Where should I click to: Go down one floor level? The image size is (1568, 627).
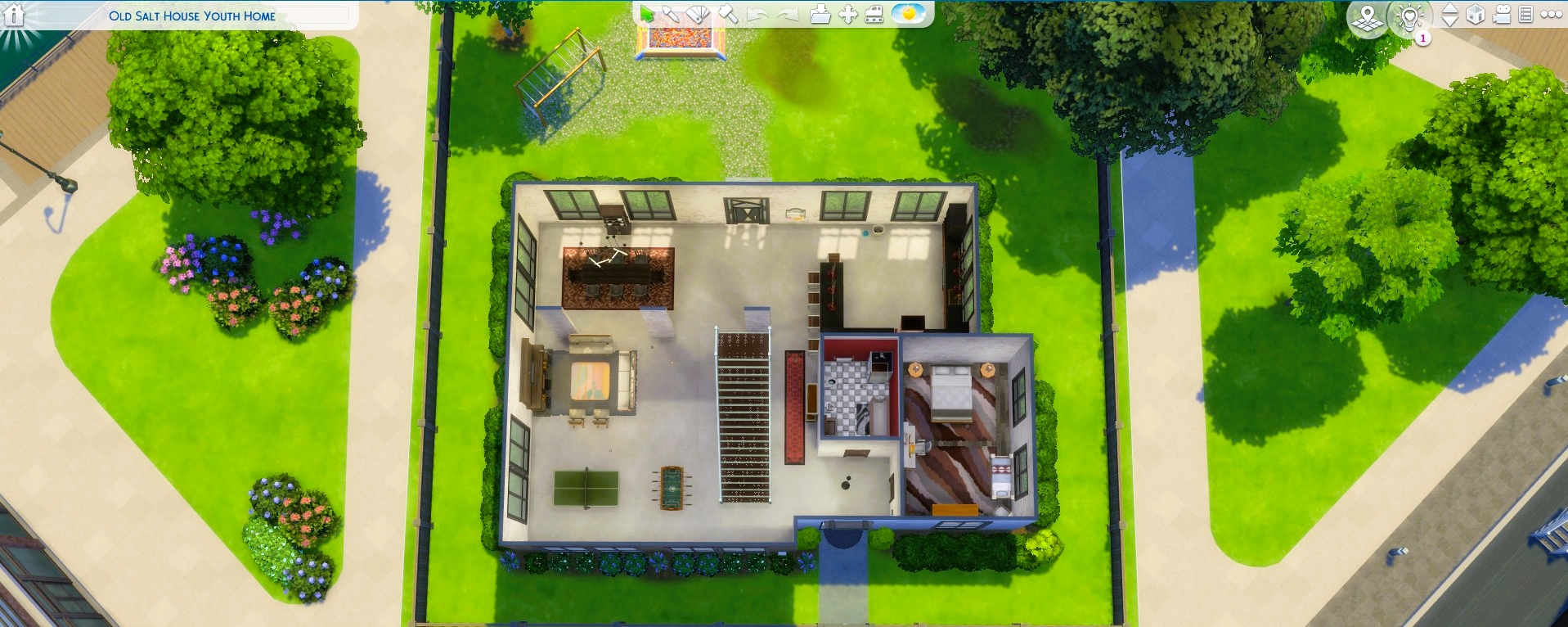pyautogui.click(x=1452, y=21)
